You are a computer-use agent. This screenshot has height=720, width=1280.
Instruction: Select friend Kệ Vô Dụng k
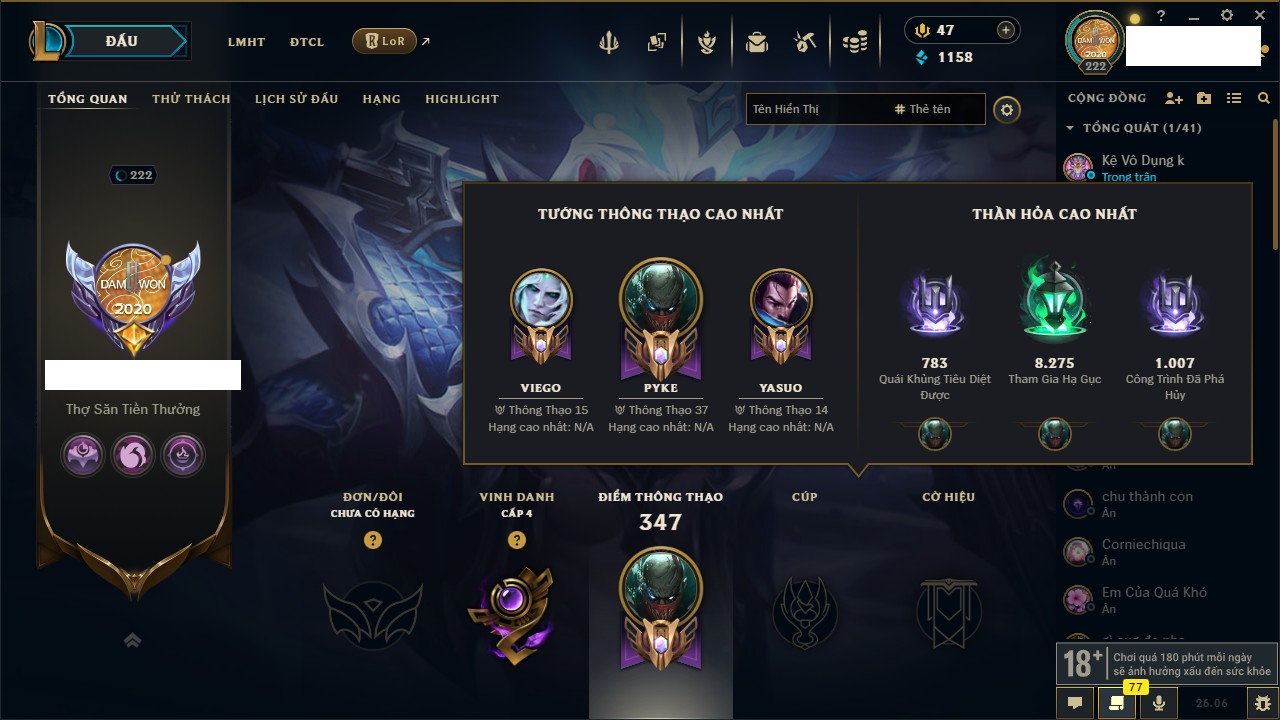(1142, 161)
